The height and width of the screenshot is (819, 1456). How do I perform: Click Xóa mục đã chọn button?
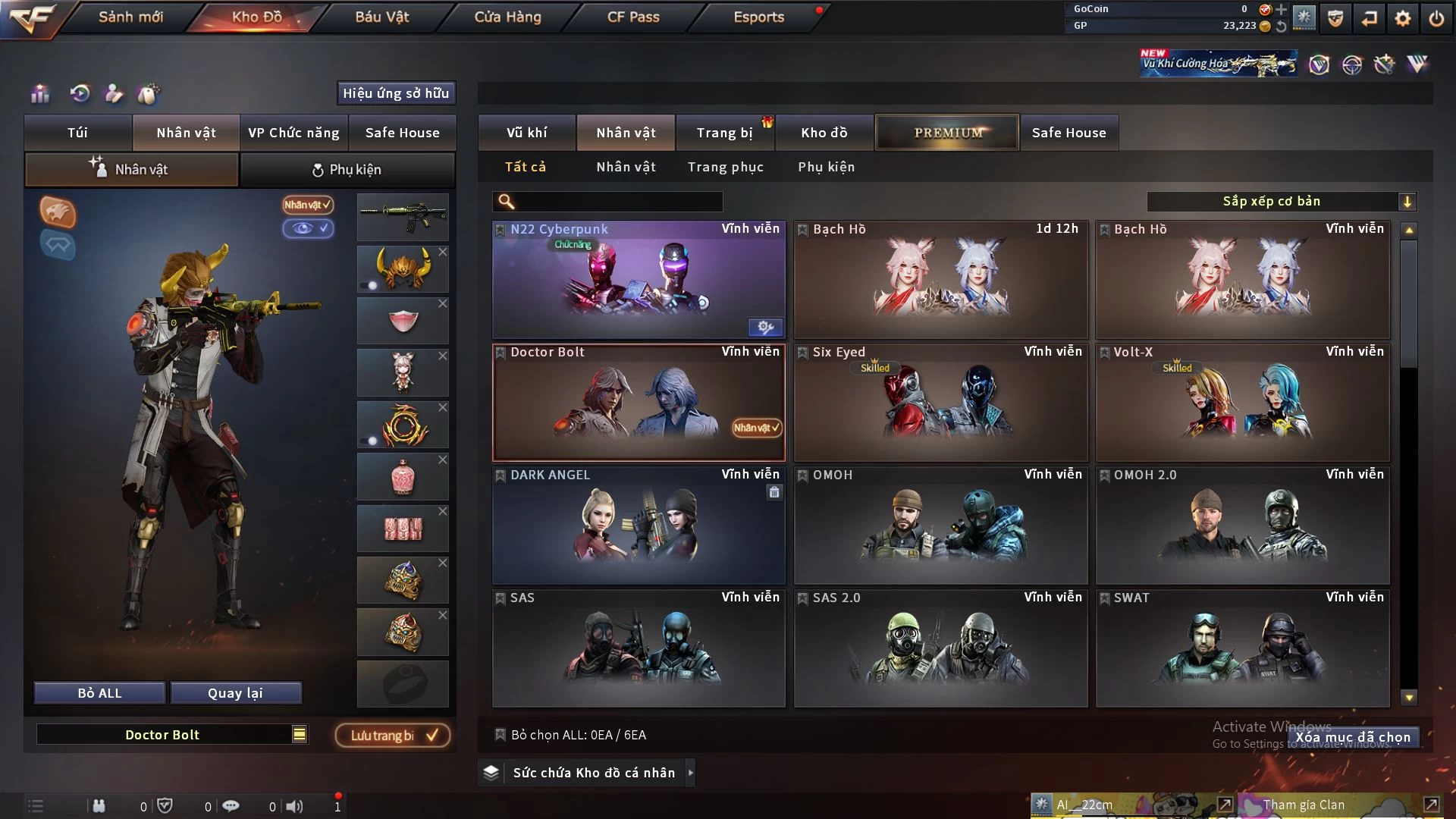[1353, 737]
